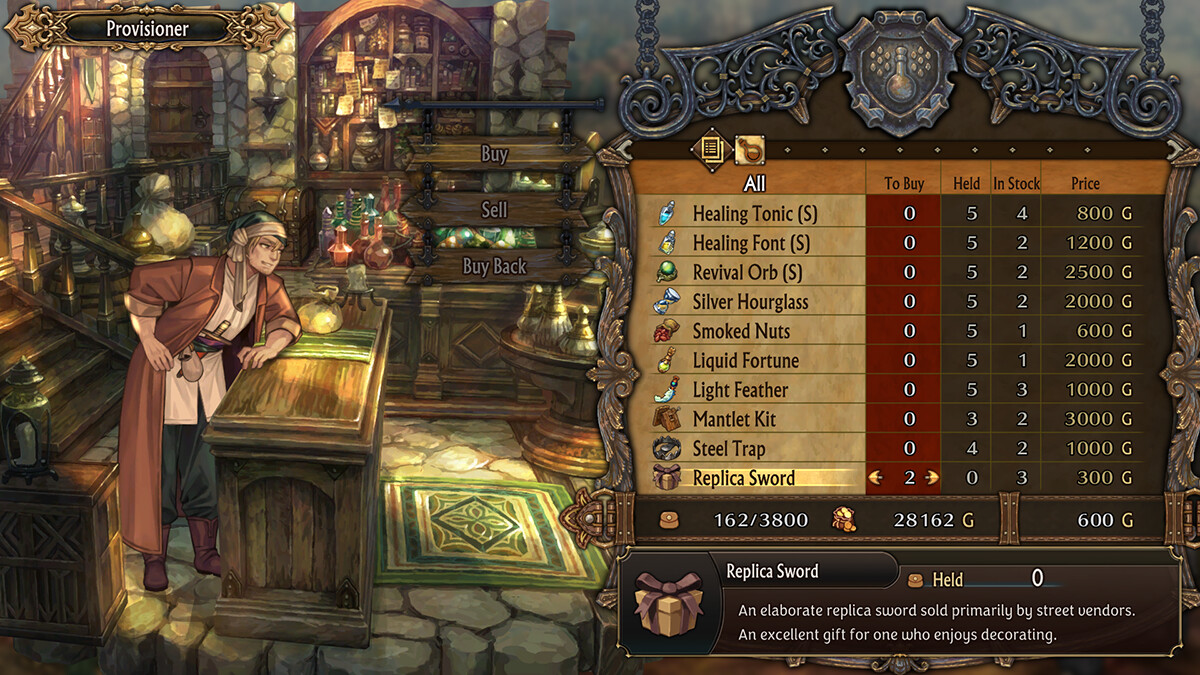Switch to the All items list tab

[711, 150]
